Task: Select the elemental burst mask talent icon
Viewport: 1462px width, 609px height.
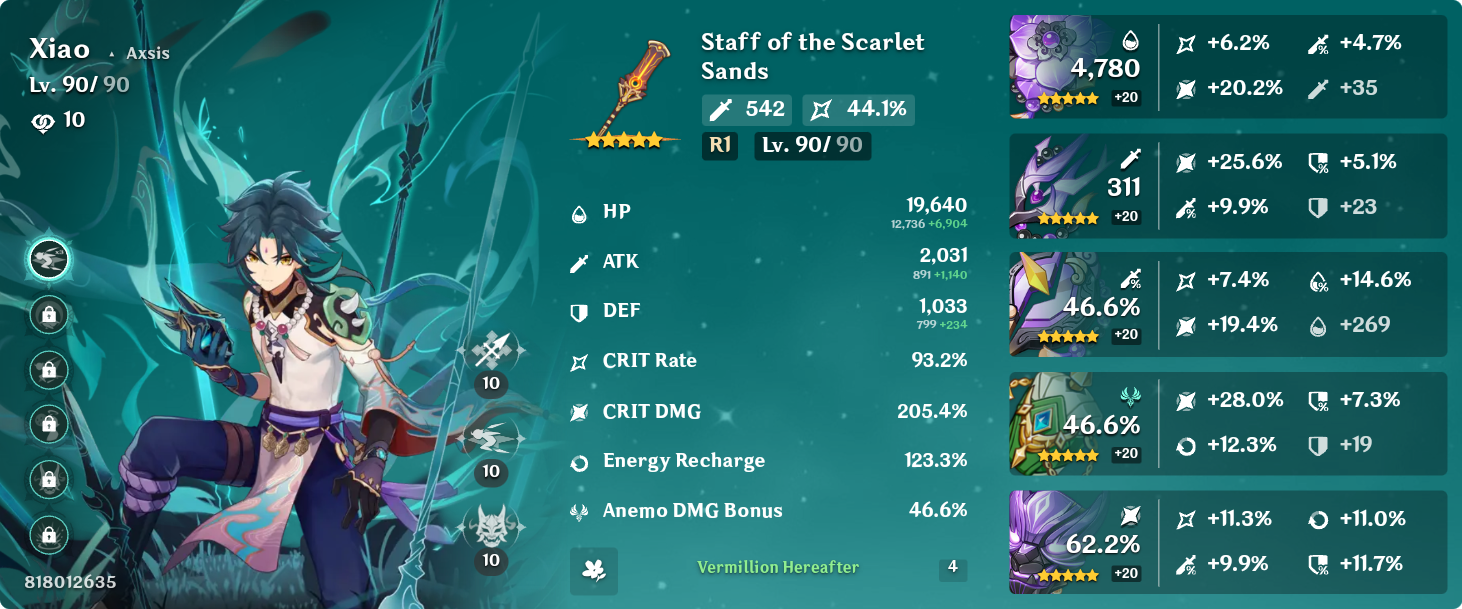Action: 491,526
